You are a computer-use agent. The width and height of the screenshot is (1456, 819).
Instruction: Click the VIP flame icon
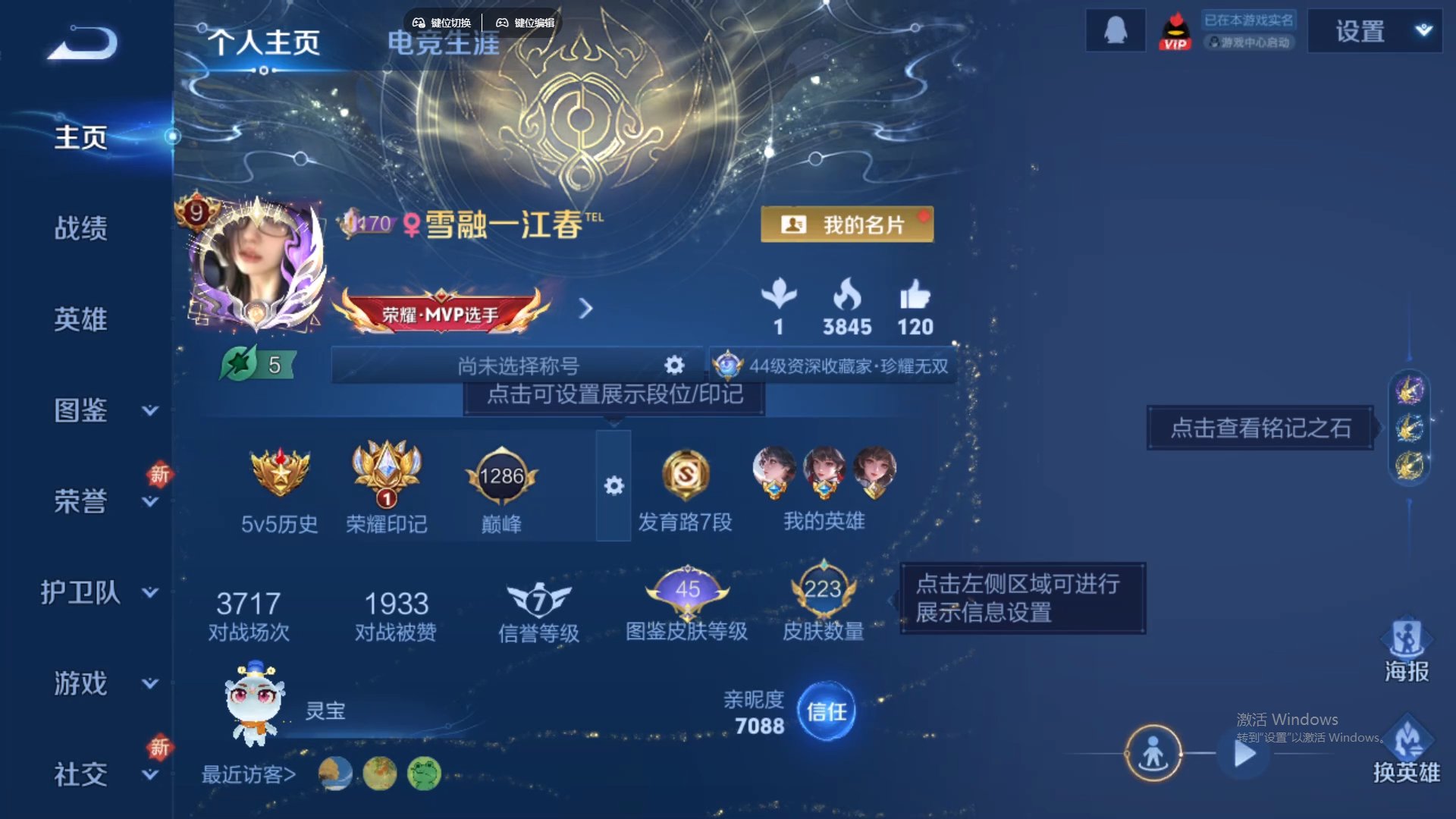click(1174, 32)
